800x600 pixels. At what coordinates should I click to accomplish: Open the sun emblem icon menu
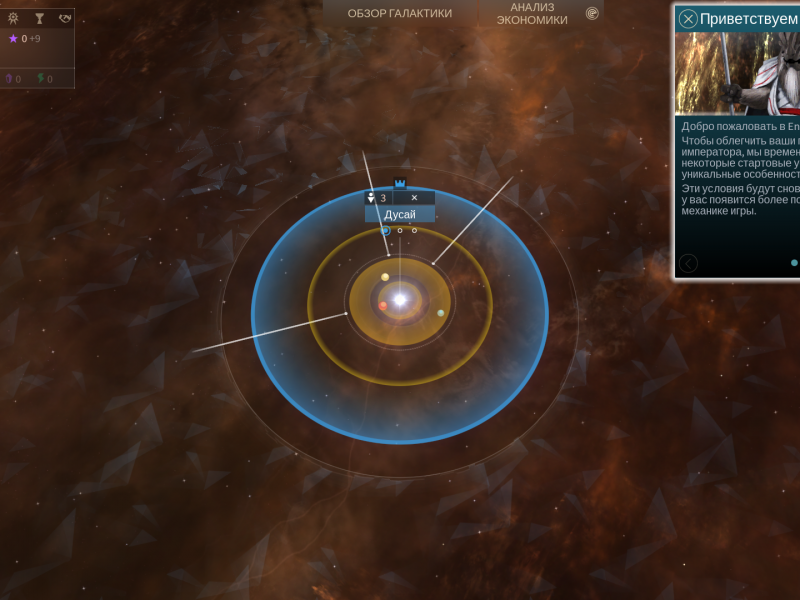pos(13,18)
